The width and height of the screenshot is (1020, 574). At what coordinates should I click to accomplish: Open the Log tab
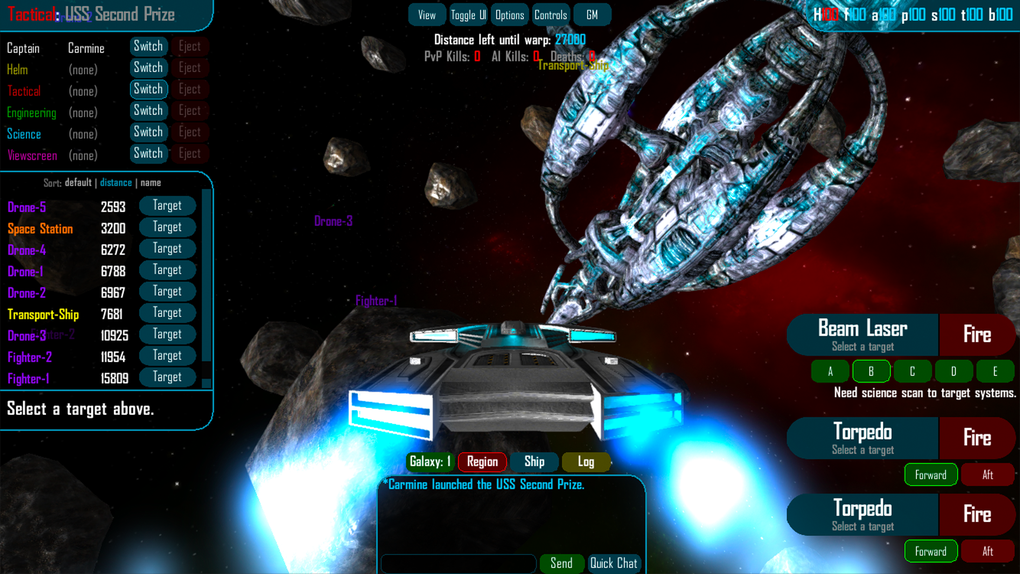tap(586, 462)
